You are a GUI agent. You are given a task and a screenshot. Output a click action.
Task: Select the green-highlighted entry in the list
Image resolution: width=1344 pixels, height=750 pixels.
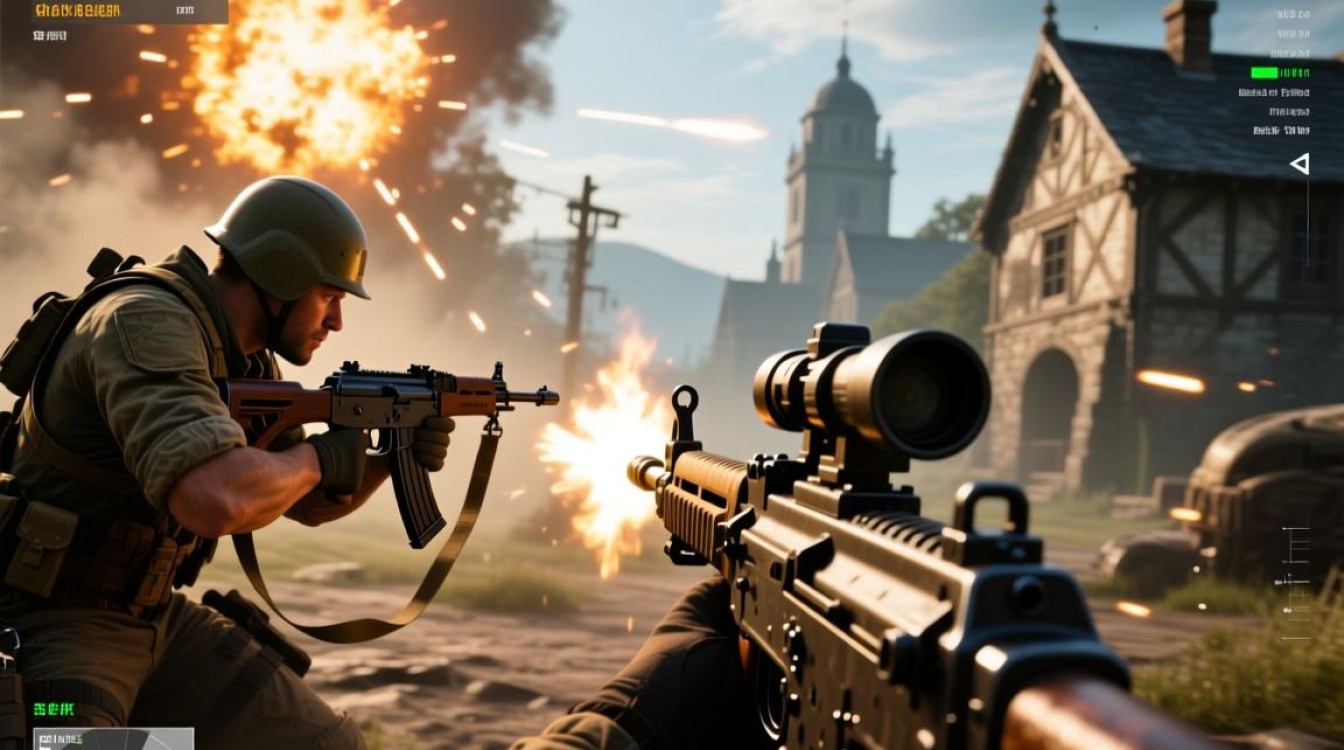[x=1279, y=73]
